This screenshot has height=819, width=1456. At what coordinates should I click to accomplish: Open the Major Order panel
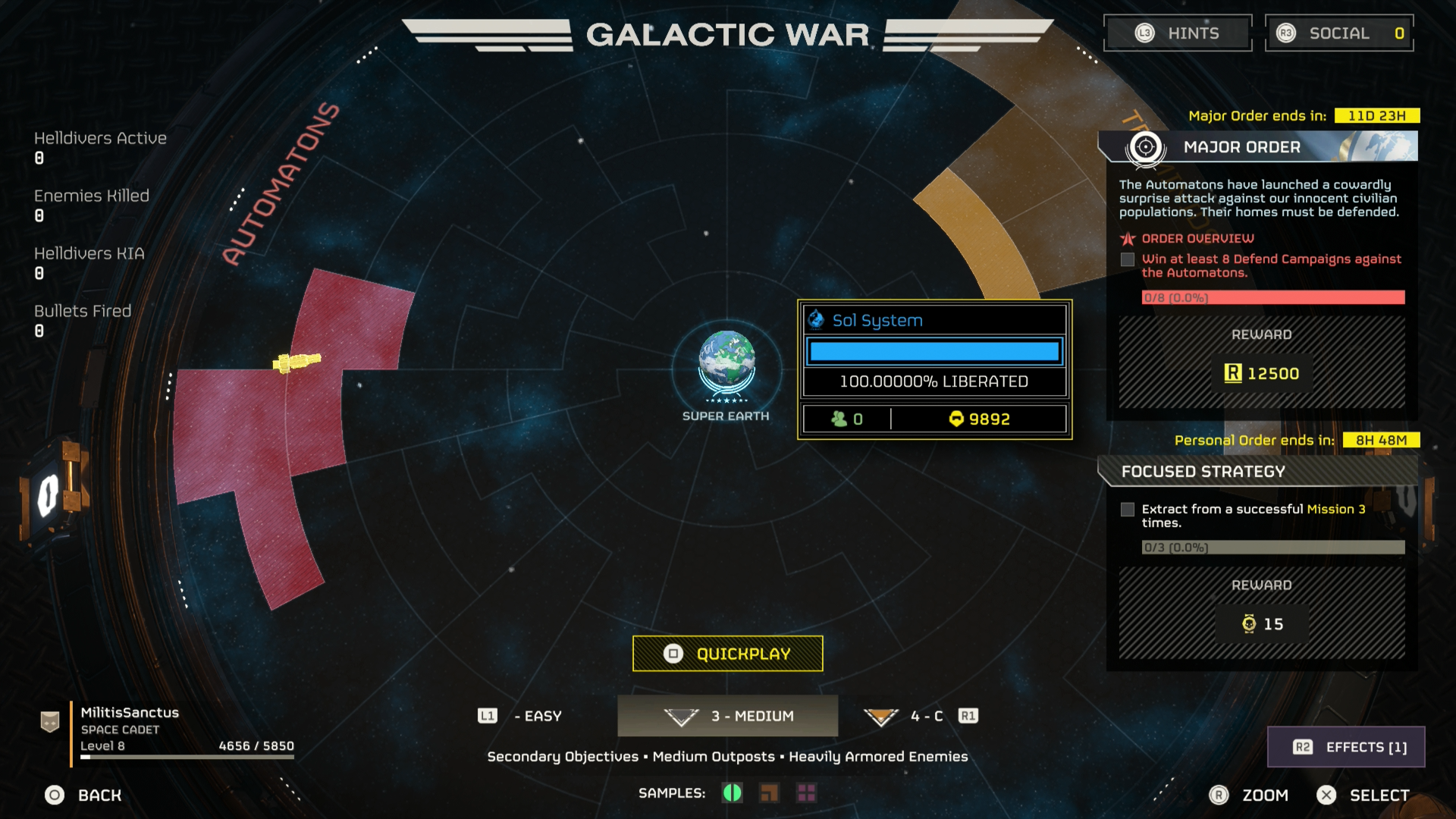pyautogui.click(x=1259, y=146)
